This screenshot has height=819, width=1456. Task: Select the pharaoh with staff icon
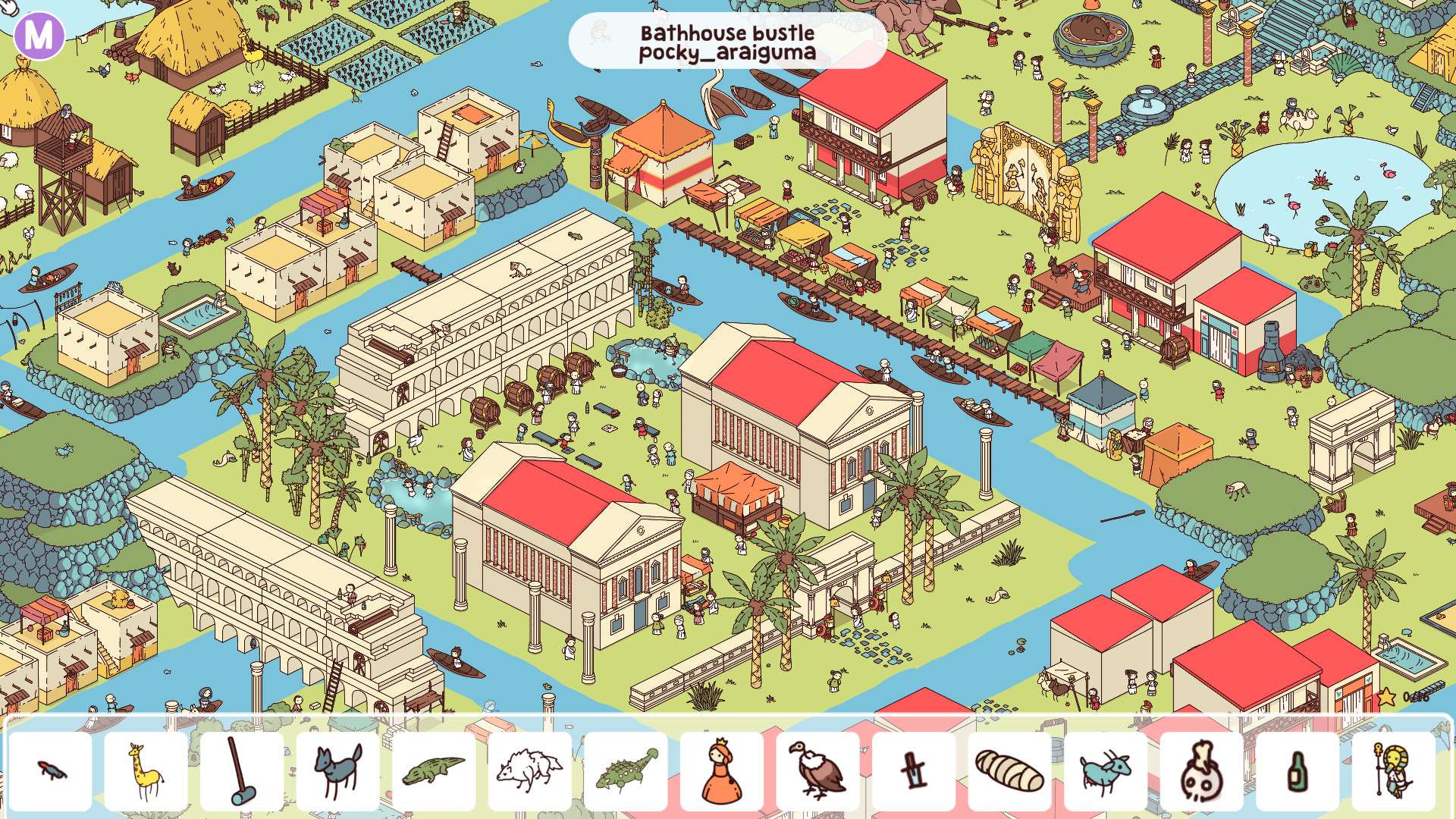tap(1393, 771)
